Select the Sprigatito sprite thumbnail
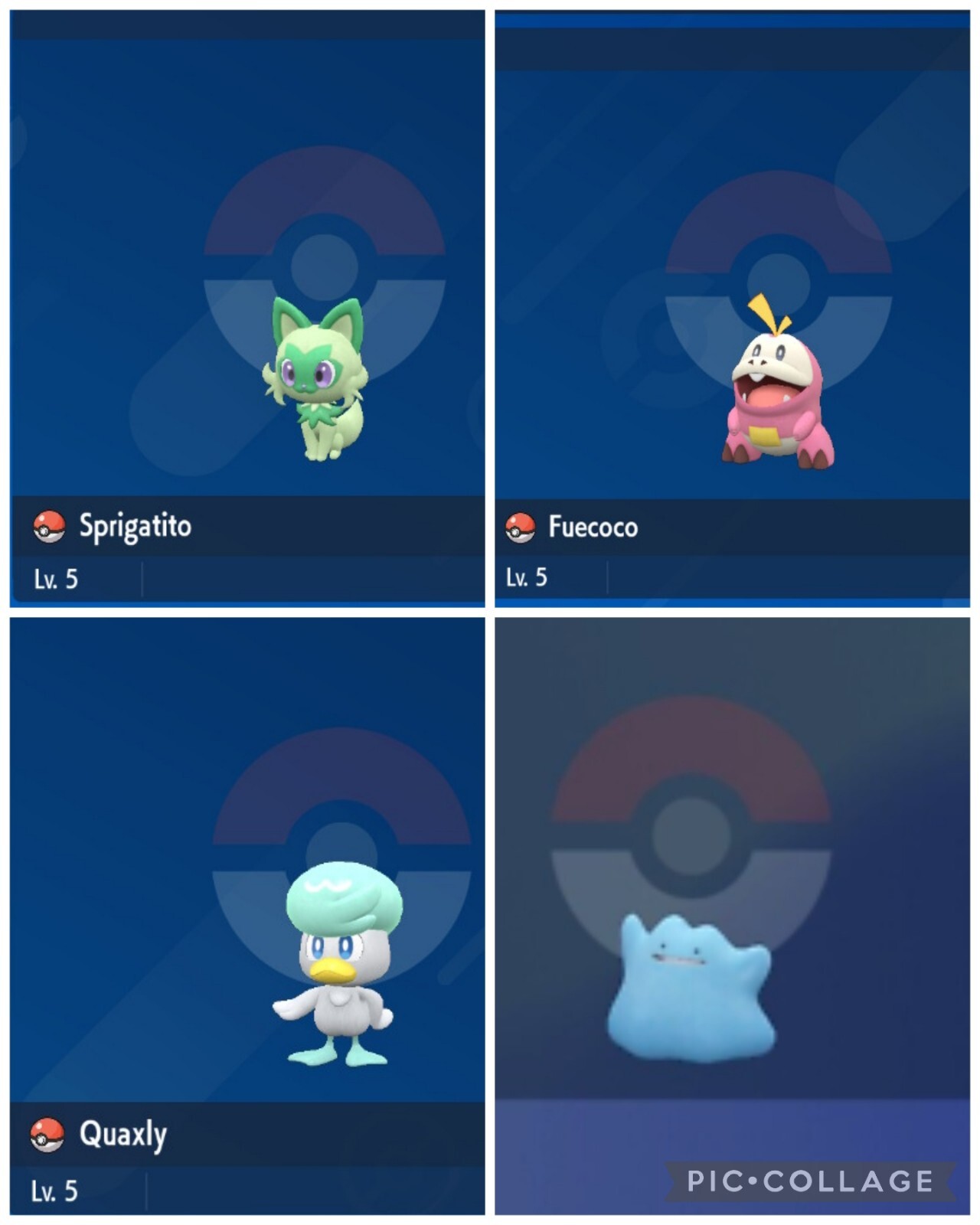This screenshot has height=1225, width=980. [x=318, y=383]
